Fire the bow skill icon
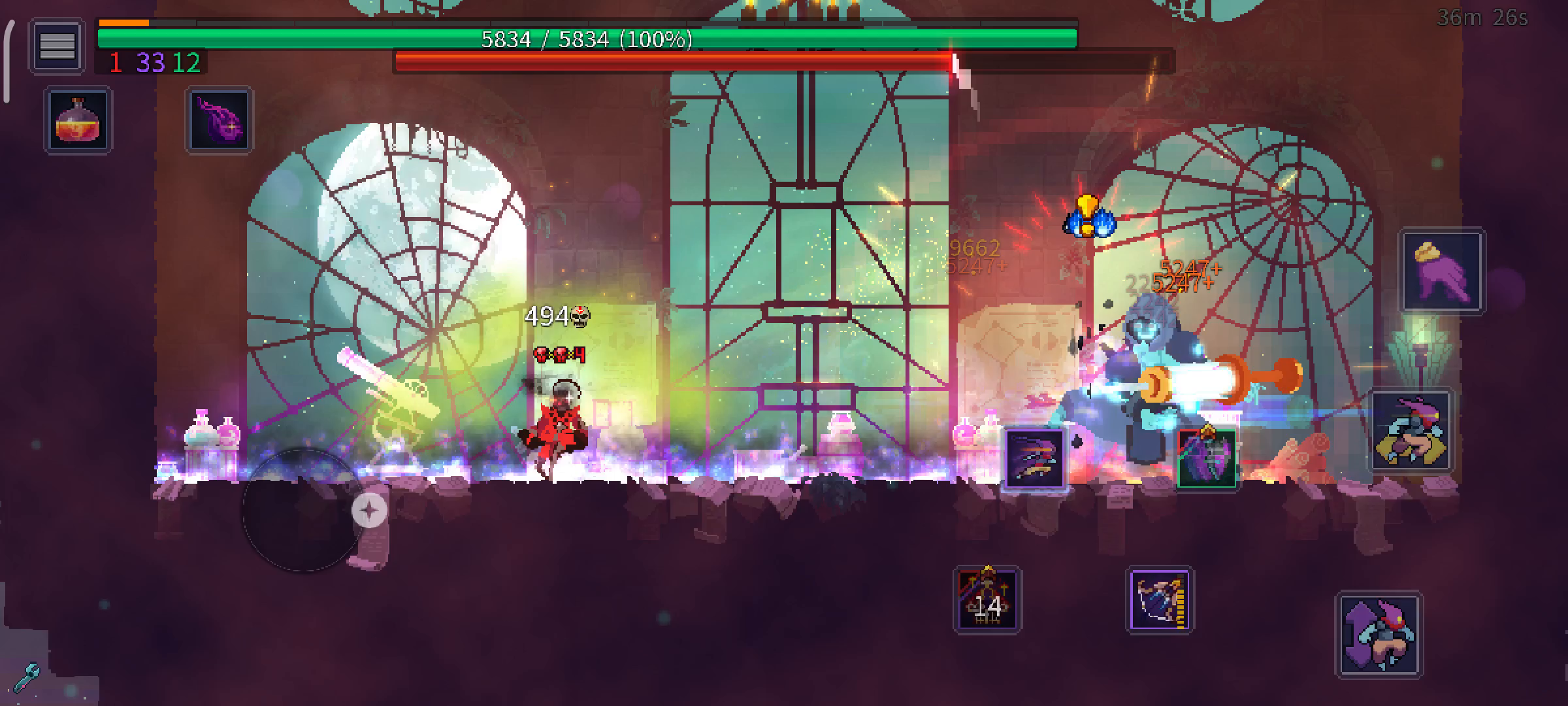Image resolution: width=1568 pixels, height=706 pixels. 1160,600
